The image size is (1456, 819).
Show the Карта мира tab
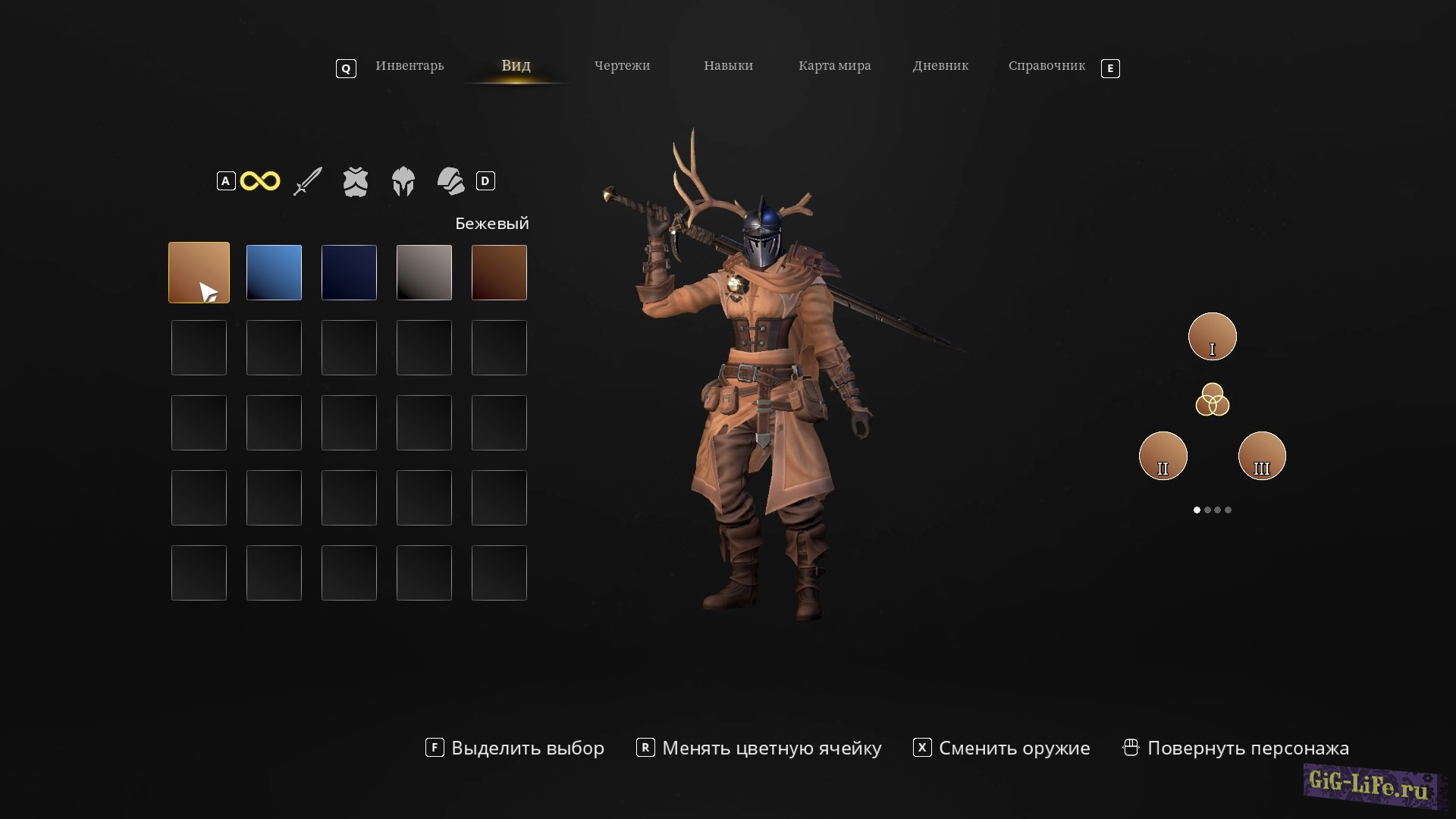coord(834,66)
